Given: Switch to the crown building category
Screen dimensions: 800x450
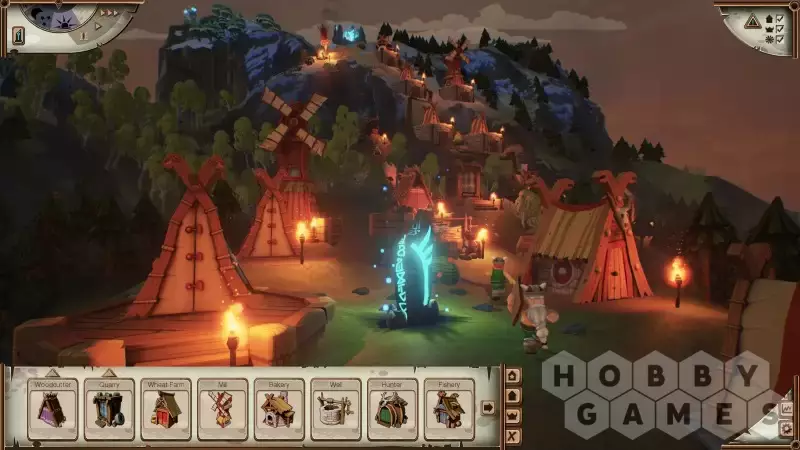Looking at the screenshot, I should pos(513,415).
